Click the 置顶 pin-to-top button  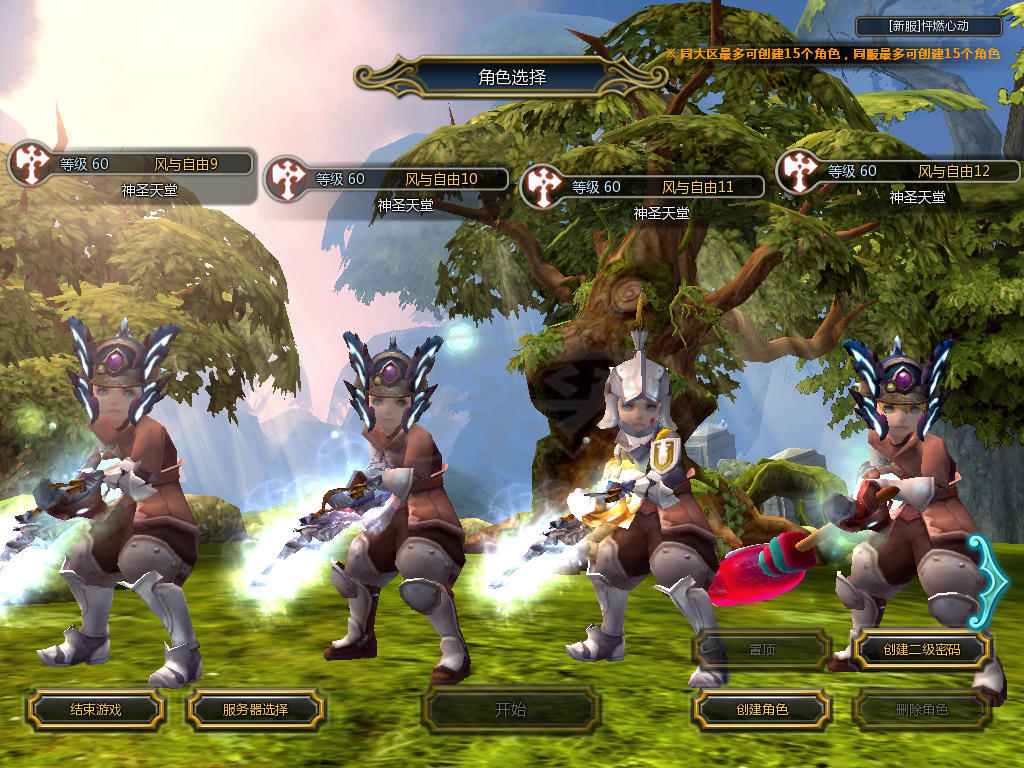coord(762,650)
